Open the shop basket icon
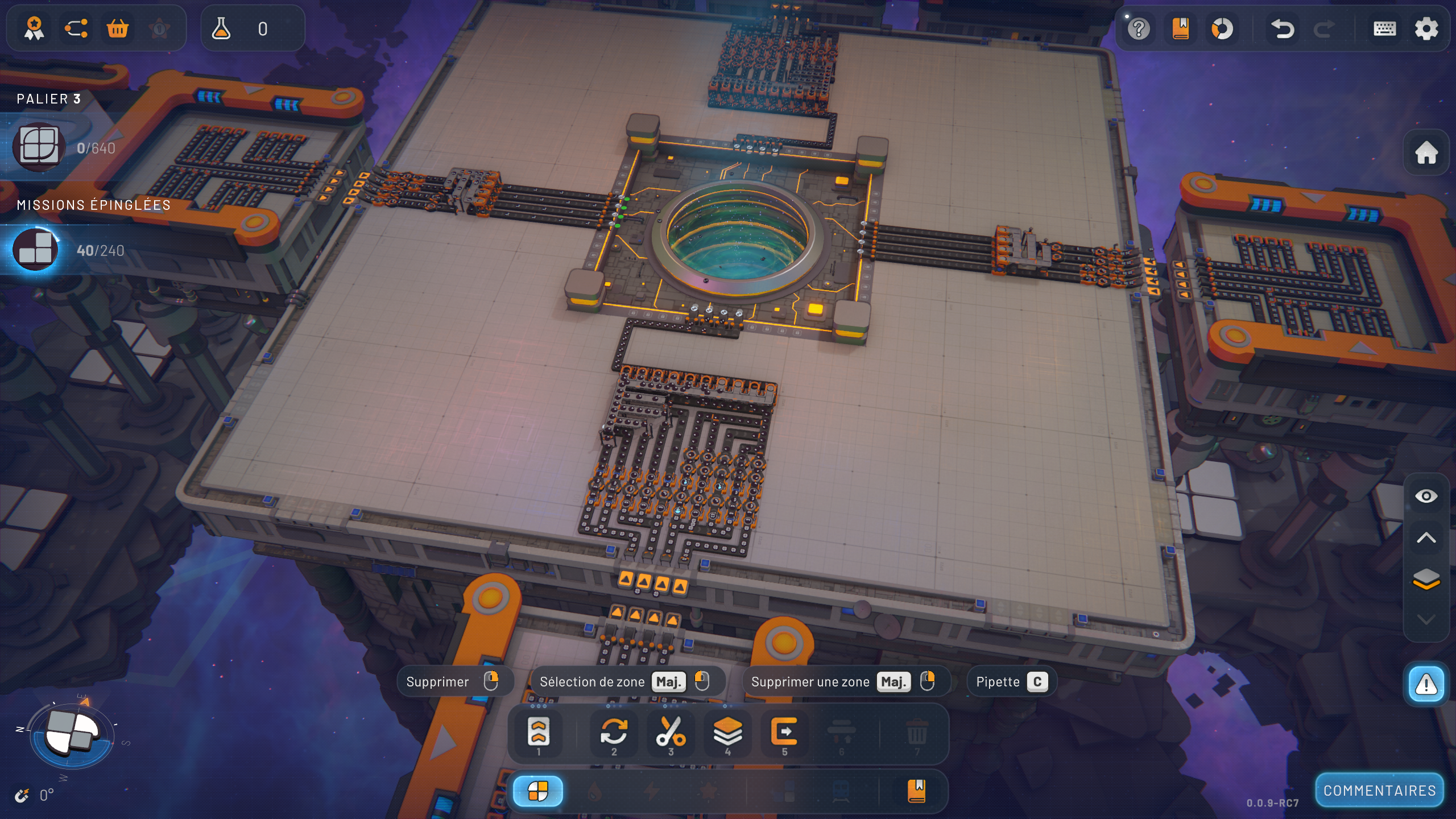Image resolution: width=1456 pixels, height=819 pixels. (x=118, y=28)
